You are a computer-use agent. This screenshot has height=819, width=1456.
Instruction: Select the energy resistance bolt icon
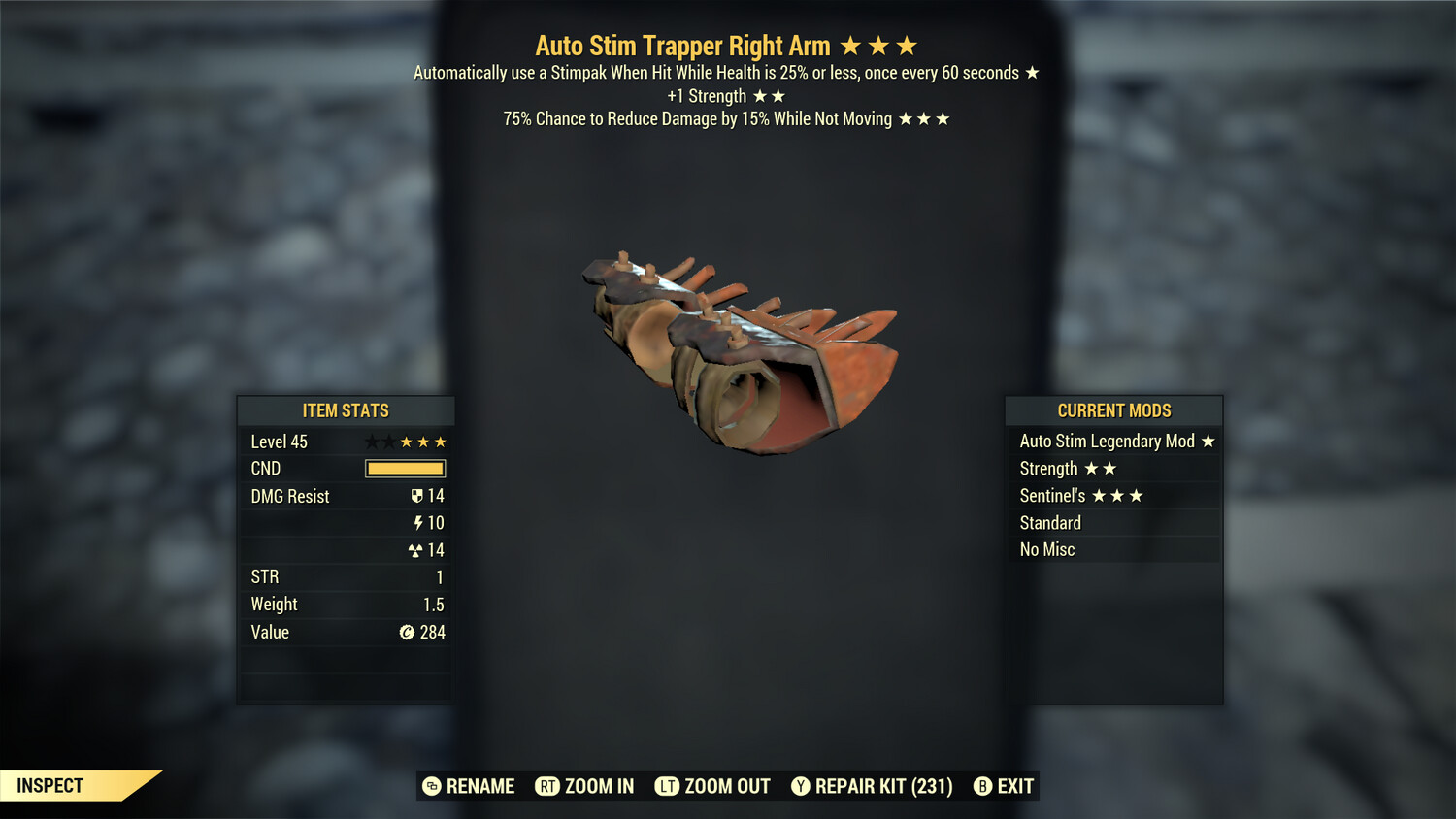419,522
